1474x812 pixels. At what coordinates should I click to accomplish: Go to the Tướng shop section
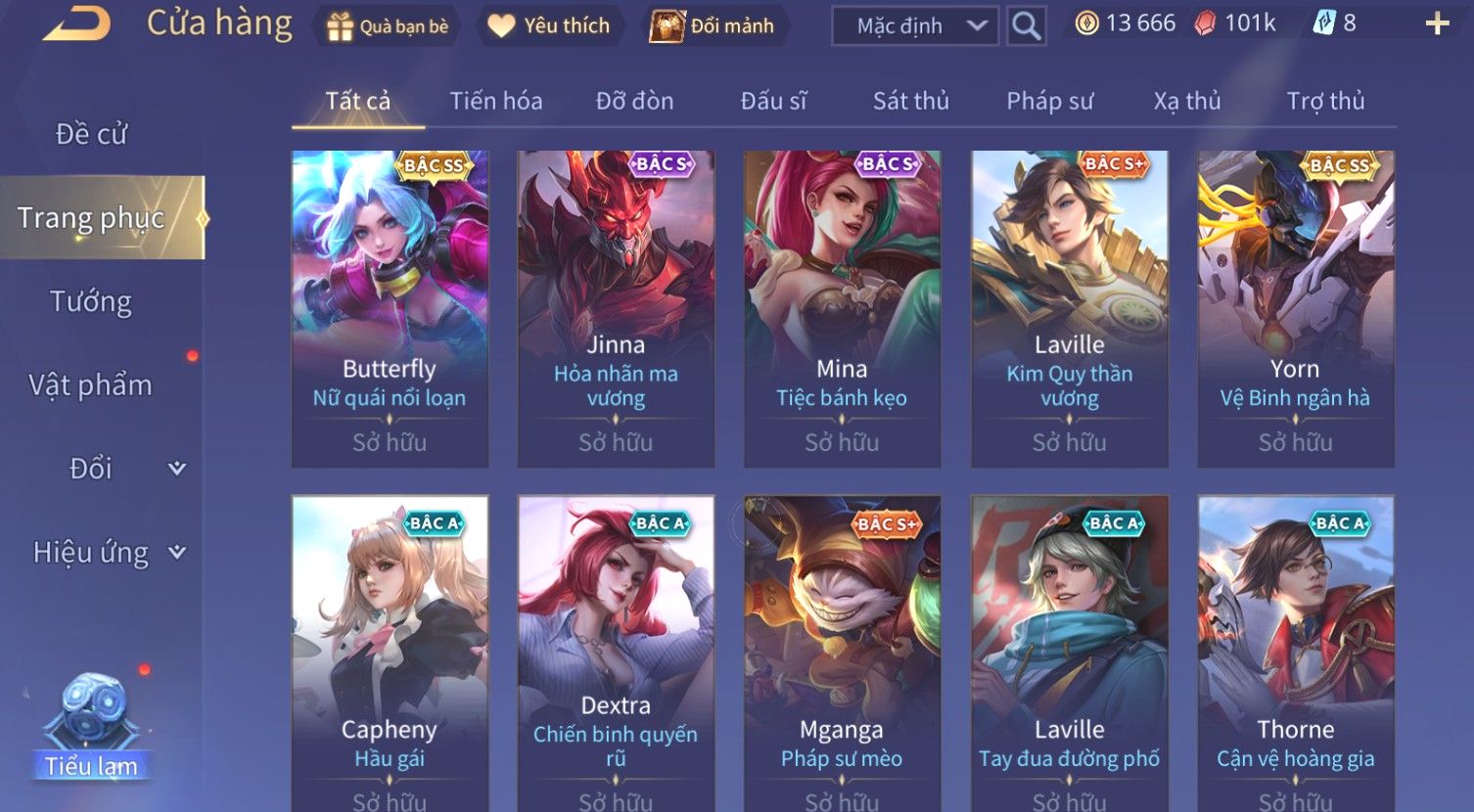pyautogui.click(x=91, y=301)
